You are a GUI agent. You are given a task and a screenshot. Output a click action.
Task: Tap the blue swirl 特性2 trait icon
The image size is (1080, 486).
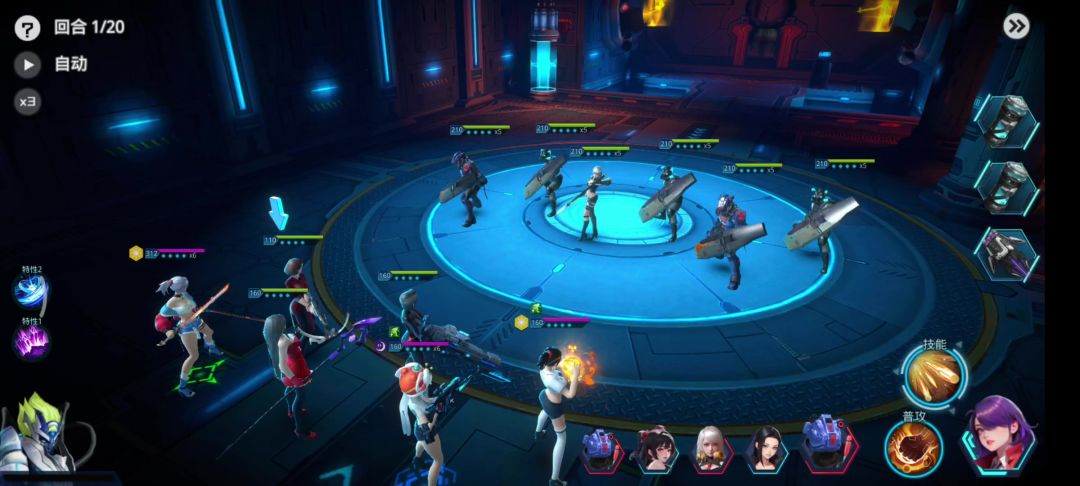pyautogui.click(x=30, y=293)
